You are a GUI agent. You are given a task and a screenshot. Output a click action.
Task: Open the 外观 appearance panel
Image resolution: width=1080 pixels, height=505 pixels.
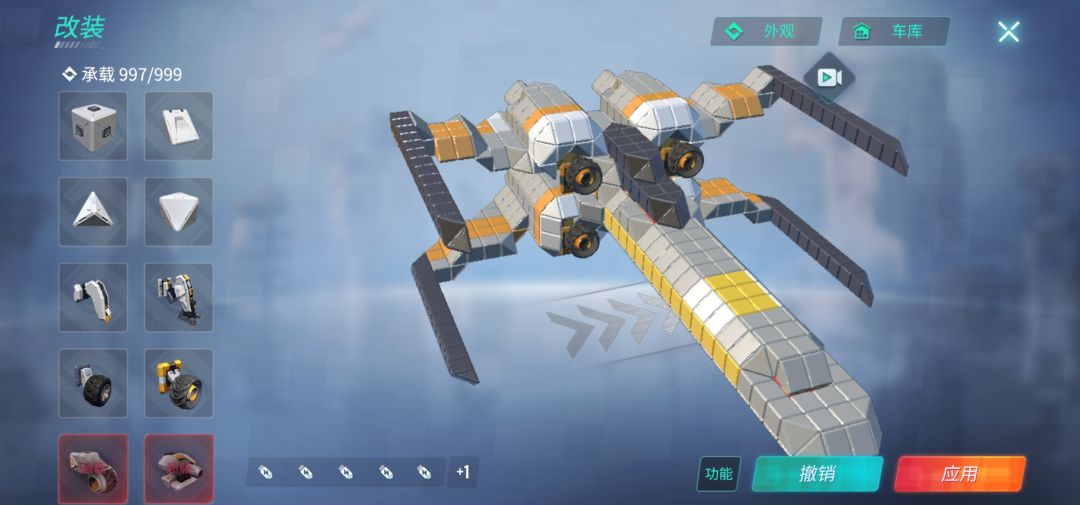click(766, 31)
